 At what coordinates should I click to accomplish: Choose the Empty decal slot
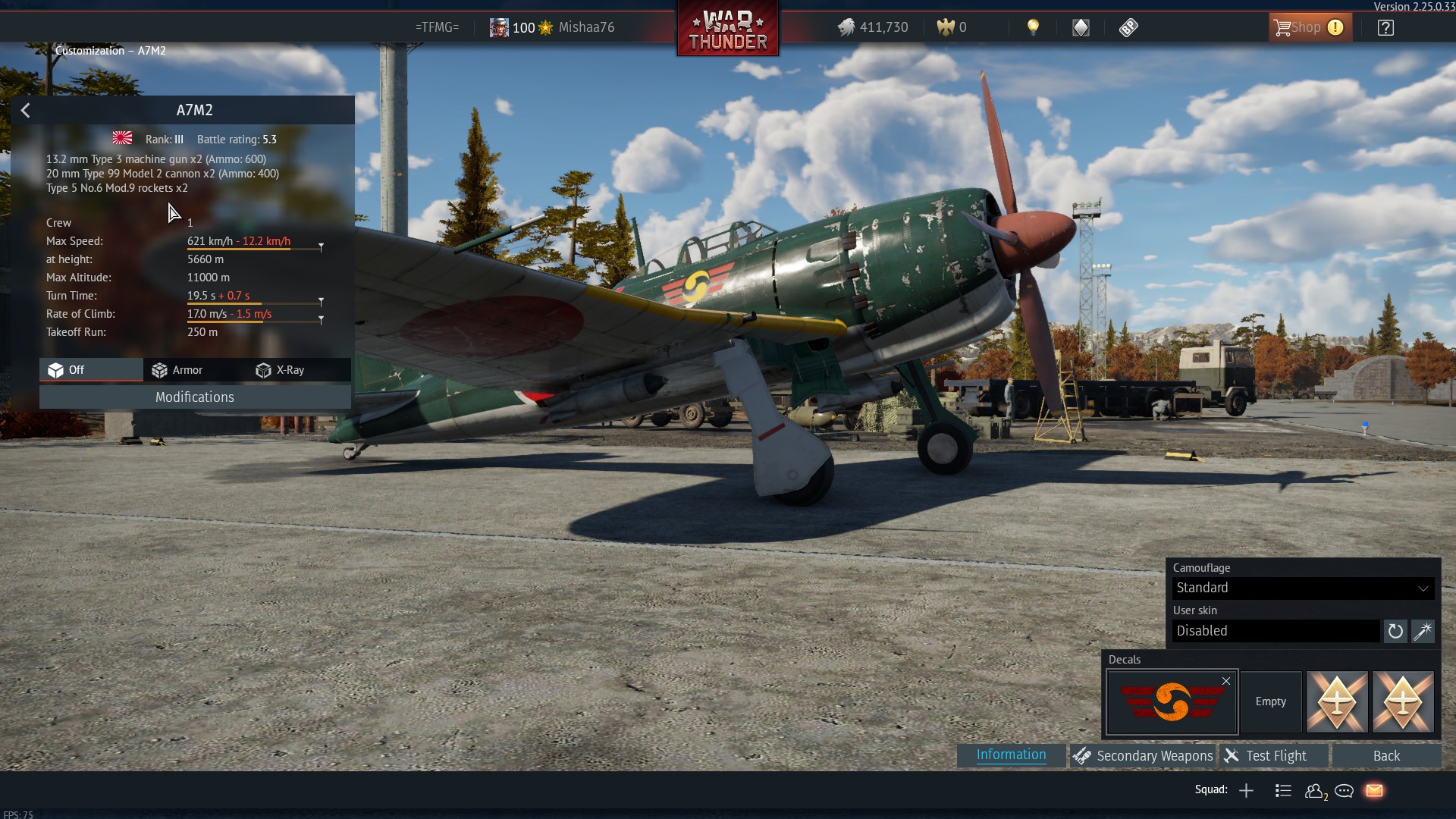(x=1270, y=702)
